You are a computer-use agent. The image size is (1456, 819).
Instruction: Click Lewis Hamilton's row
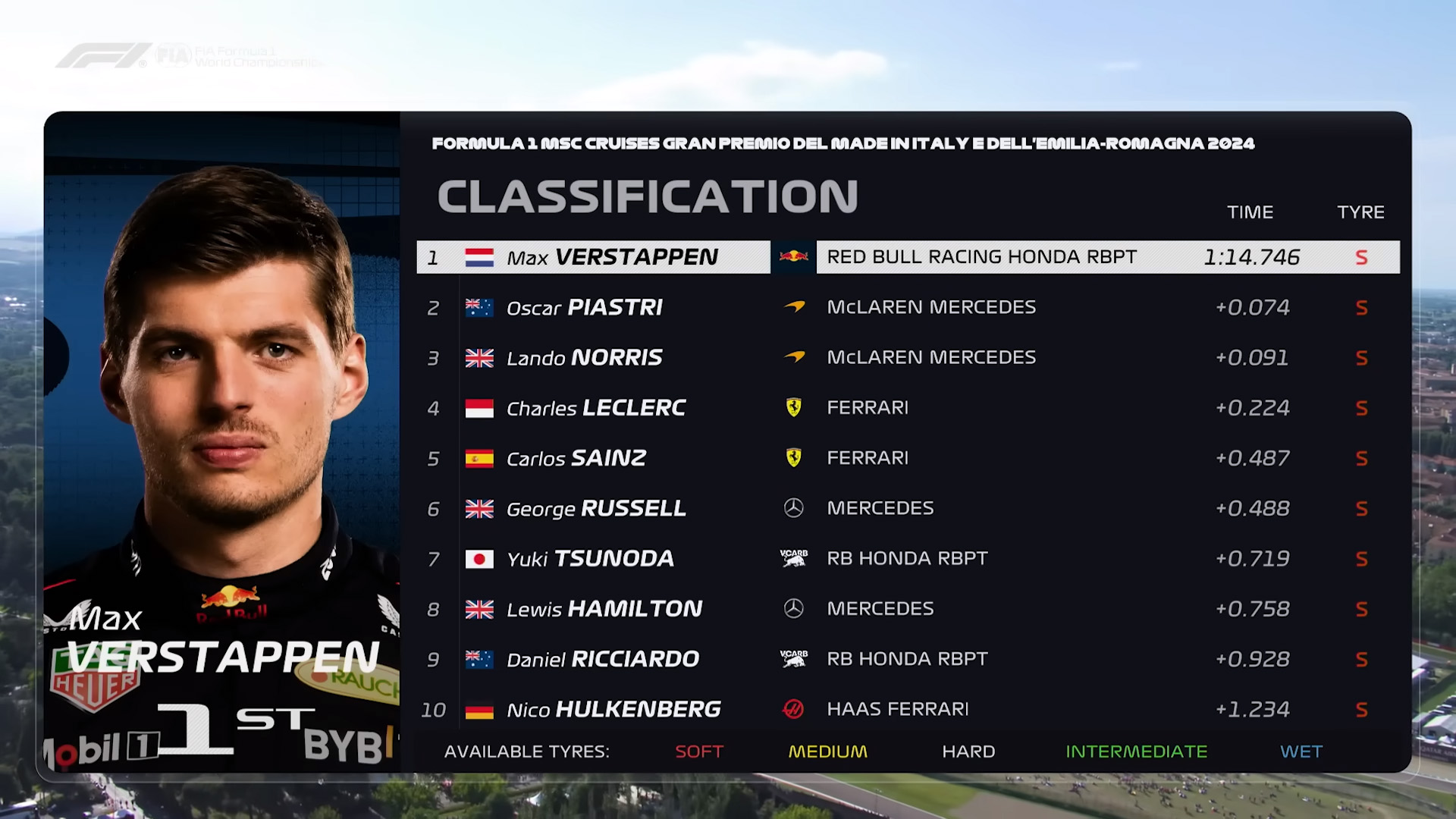[x=604, y=609]
